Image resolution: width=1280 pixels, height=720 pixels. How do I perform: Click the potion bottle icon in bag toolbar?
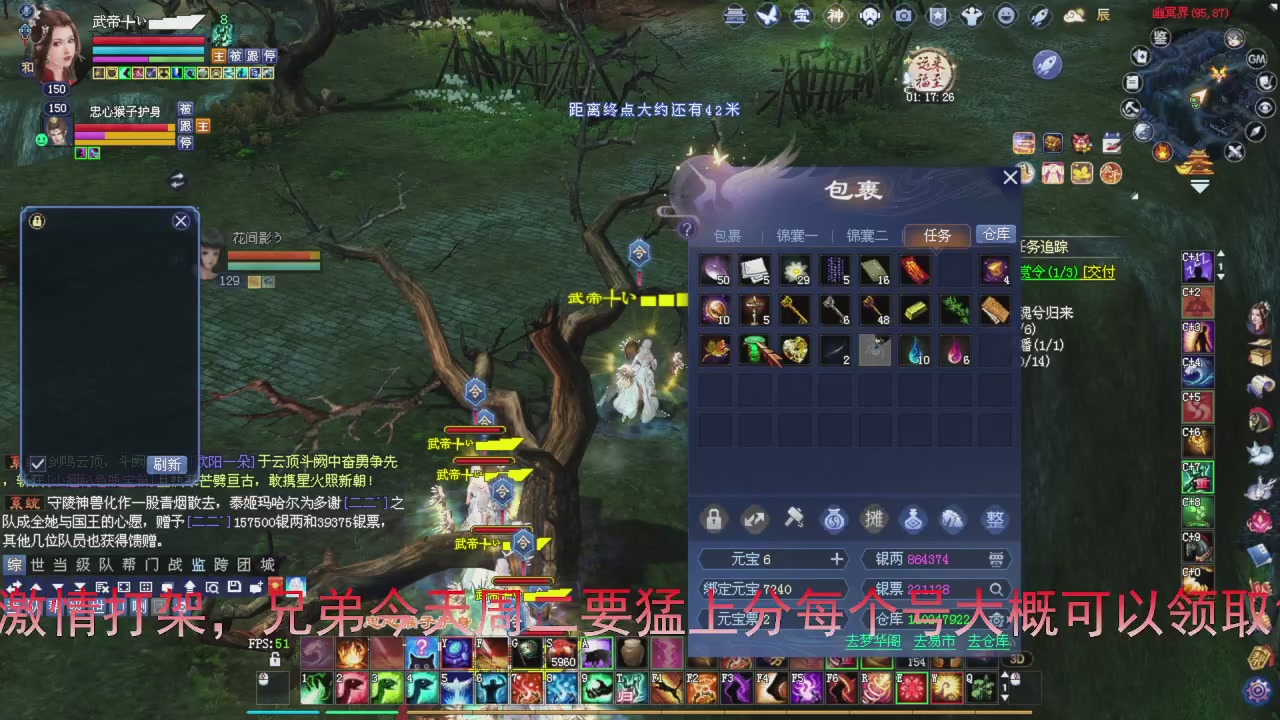point(913,519)
